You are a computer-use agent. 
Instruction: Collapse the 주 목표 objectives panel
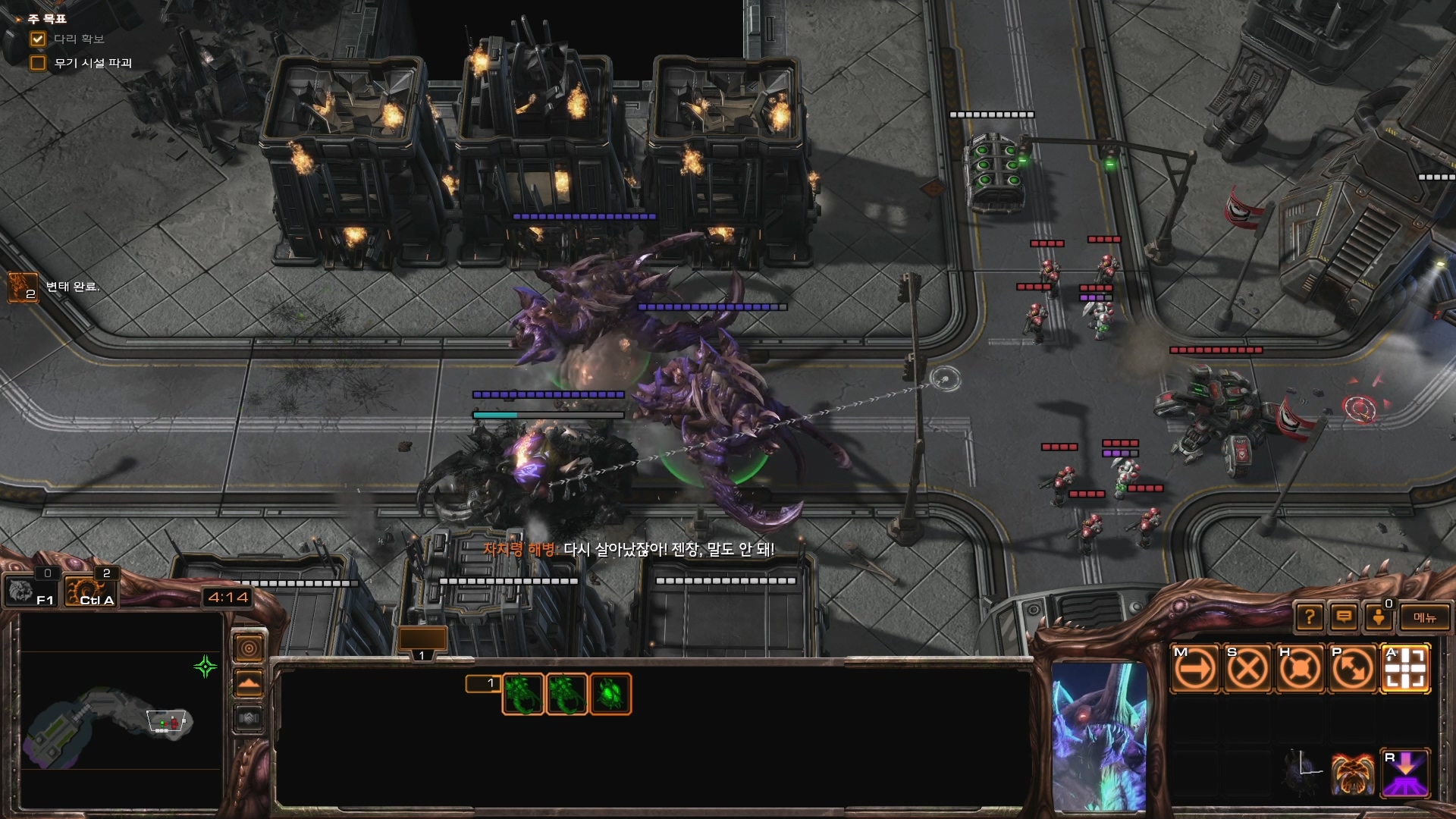pyautogui.click(x=18, y=19)
